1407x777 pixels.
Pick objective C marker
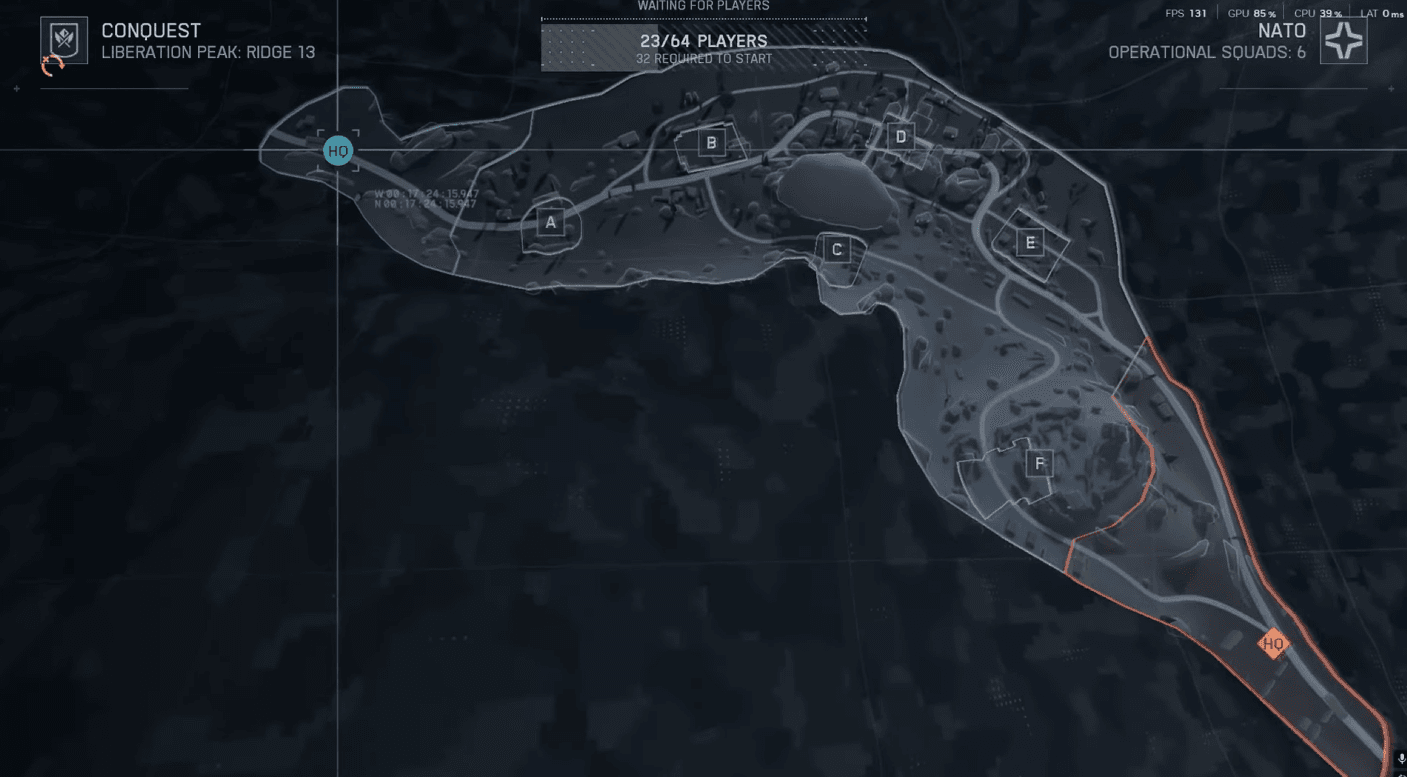click(837, 249)
